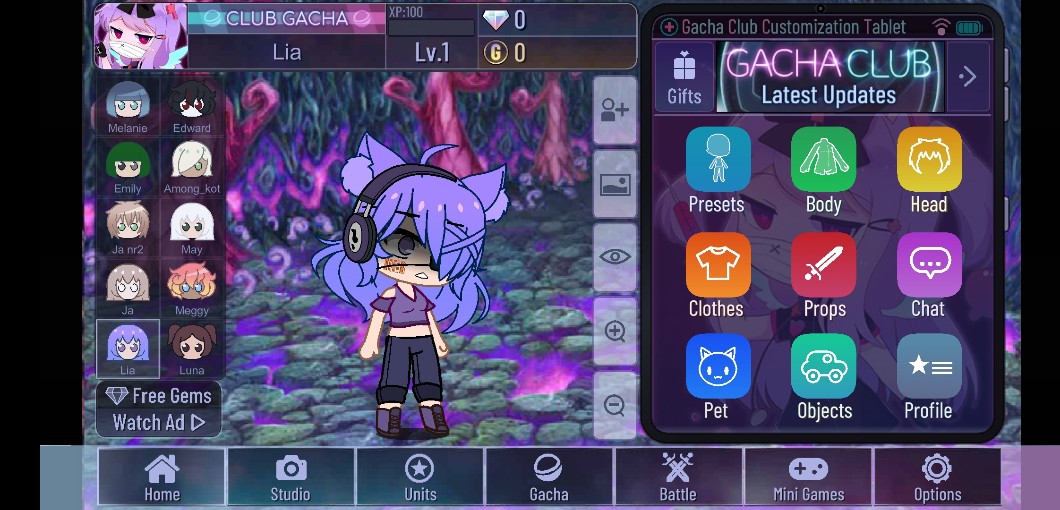Open Mini Games
This screenshot has width=1060, height=510.
pyautogui.click(x=808, y=477)
